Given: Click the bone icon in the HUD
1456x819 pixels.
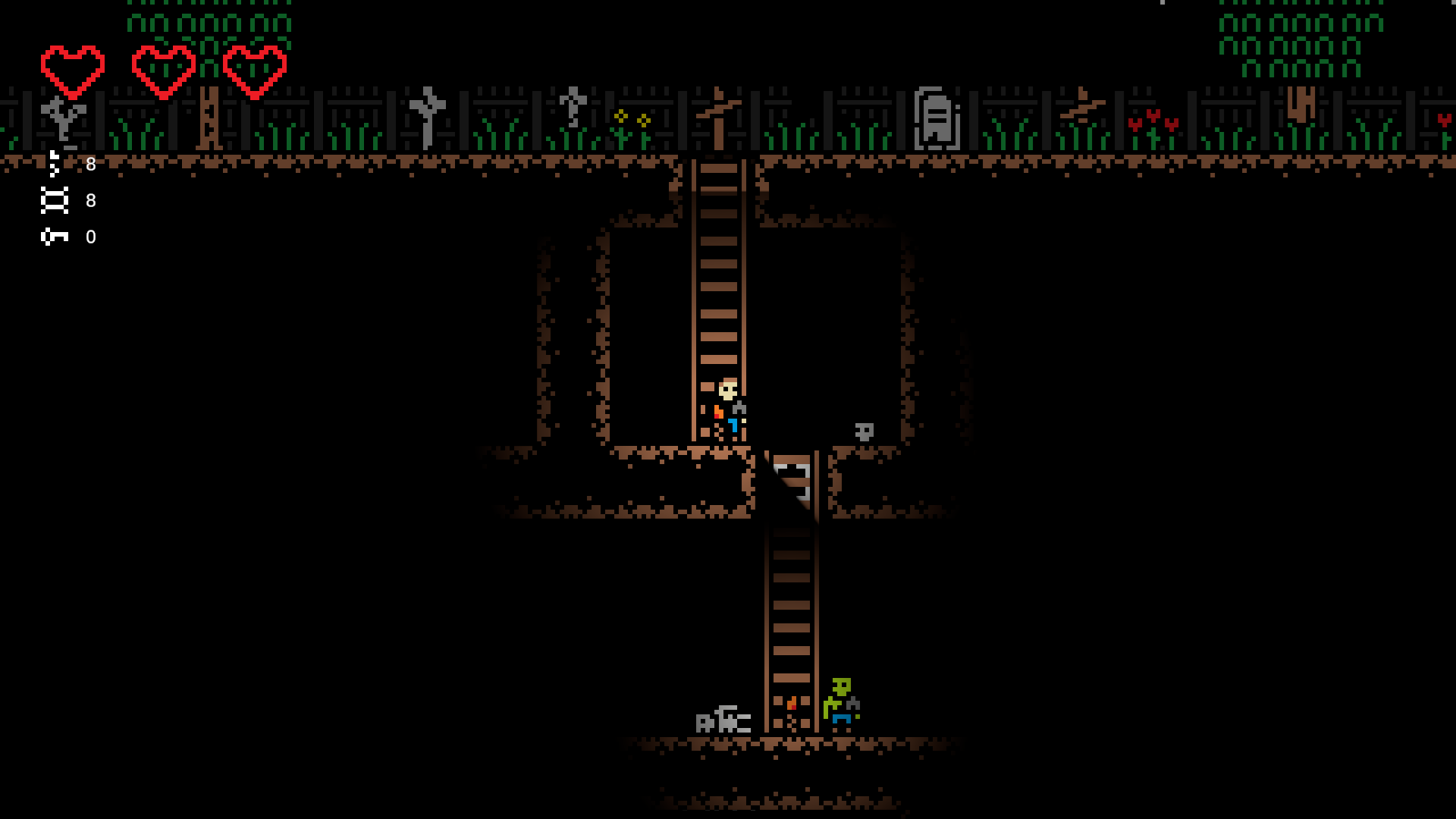Looking at the screenshot, I should tap(54, 164).
